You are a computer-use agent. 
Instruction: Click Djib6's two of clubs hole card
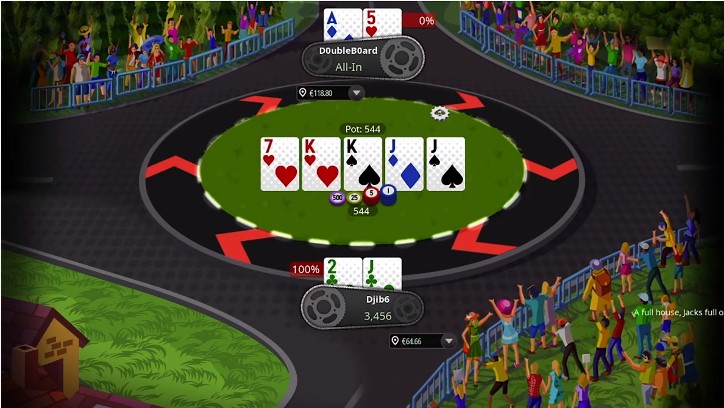pyautogui.click(x=342, y=272)
